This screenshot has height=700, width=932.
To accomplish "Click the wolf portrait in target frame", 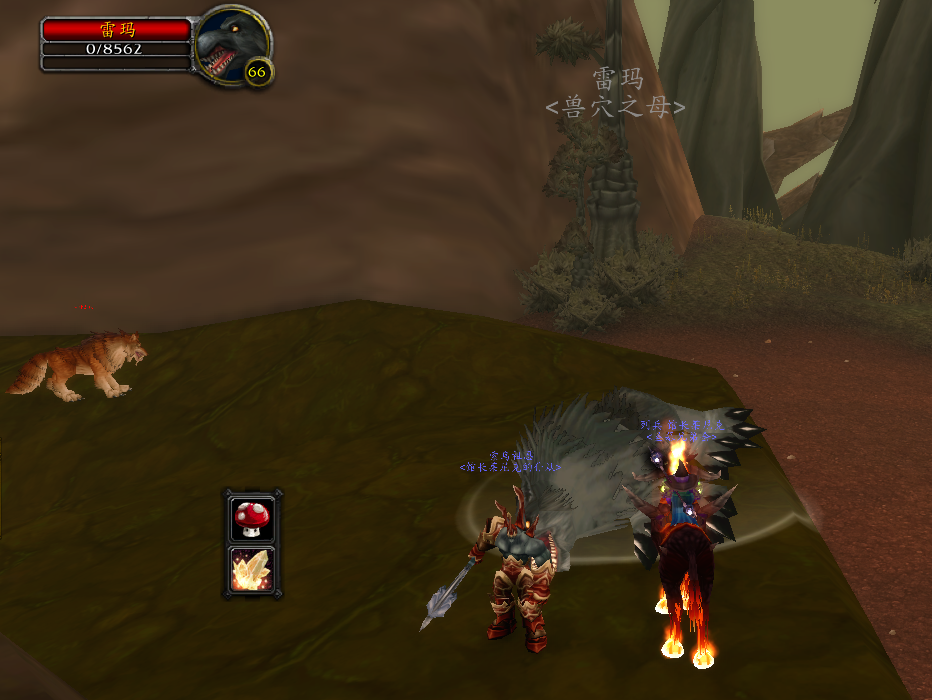I will click(230, 44).
